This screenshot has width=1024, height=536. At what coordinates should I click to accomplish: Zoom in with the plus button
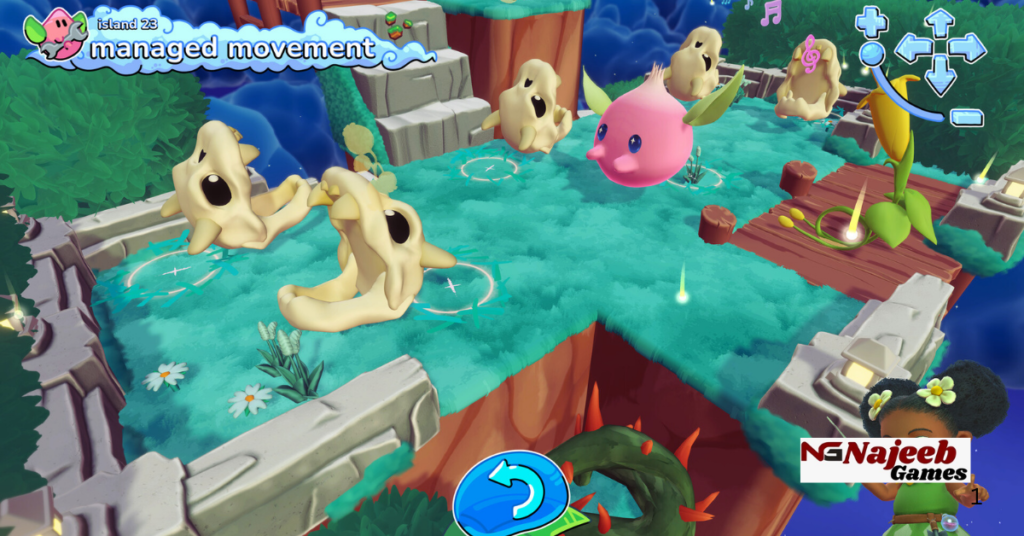871,20
